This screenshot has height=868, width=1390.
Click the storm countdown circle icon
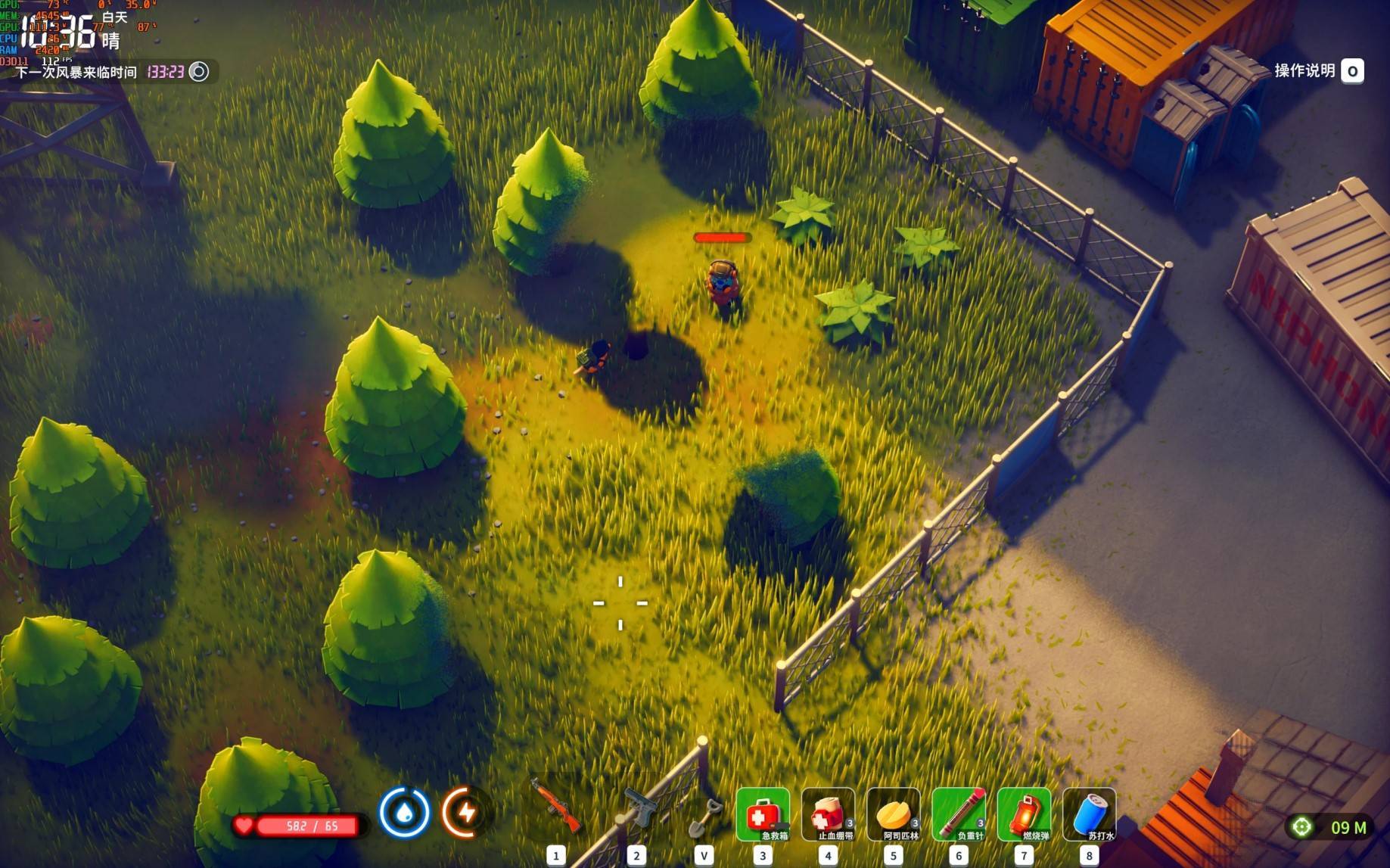(199, 72)
